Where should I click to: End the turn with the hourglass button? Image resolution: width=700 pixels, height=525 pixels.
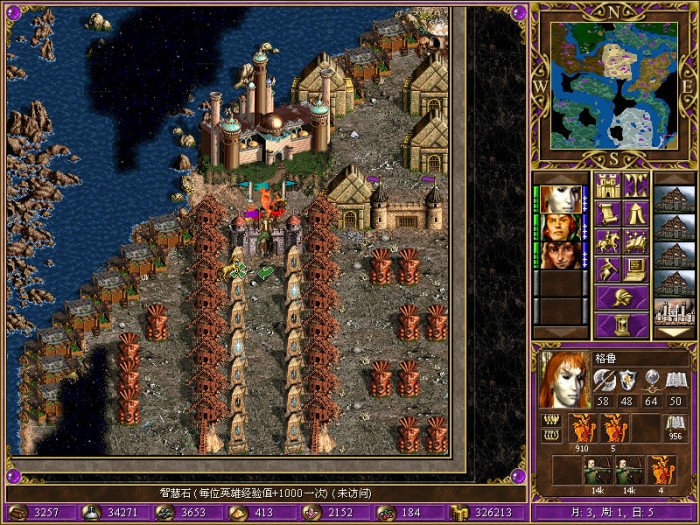(622, 325)
